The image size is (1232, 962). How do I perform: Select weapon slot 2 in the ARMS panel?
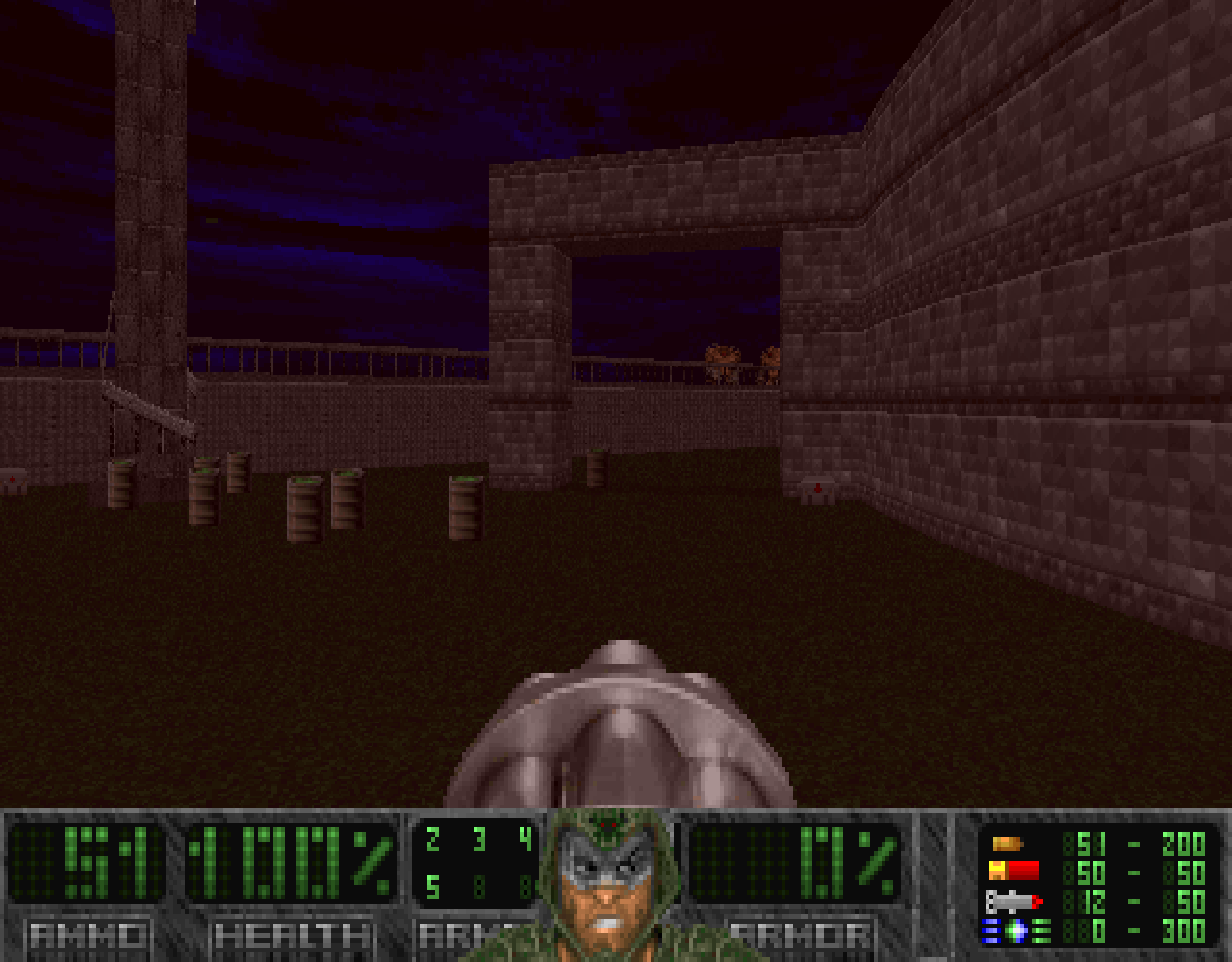[433, 838]
